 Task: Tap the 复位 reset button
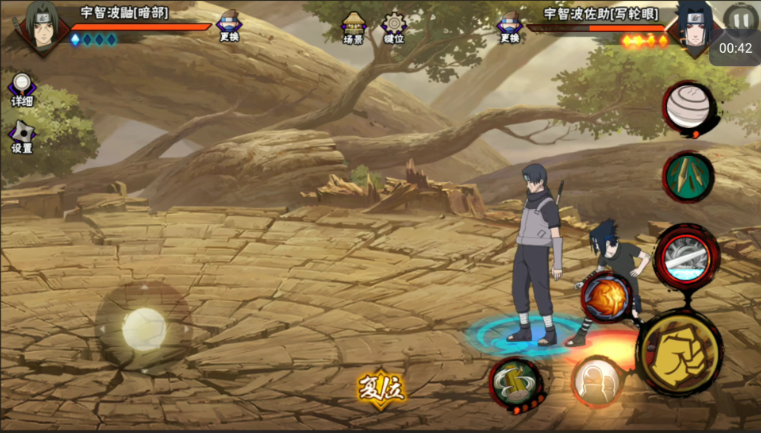click(381, 388)
